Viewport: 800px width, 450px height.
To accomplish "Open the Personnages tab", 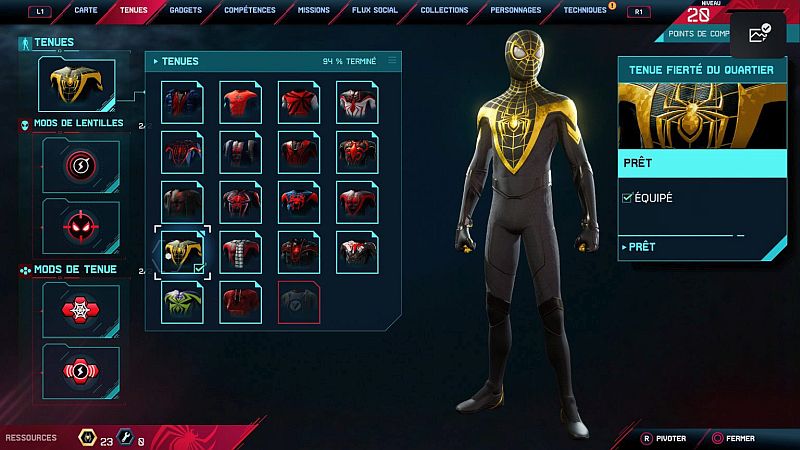I will coord(516,10).
